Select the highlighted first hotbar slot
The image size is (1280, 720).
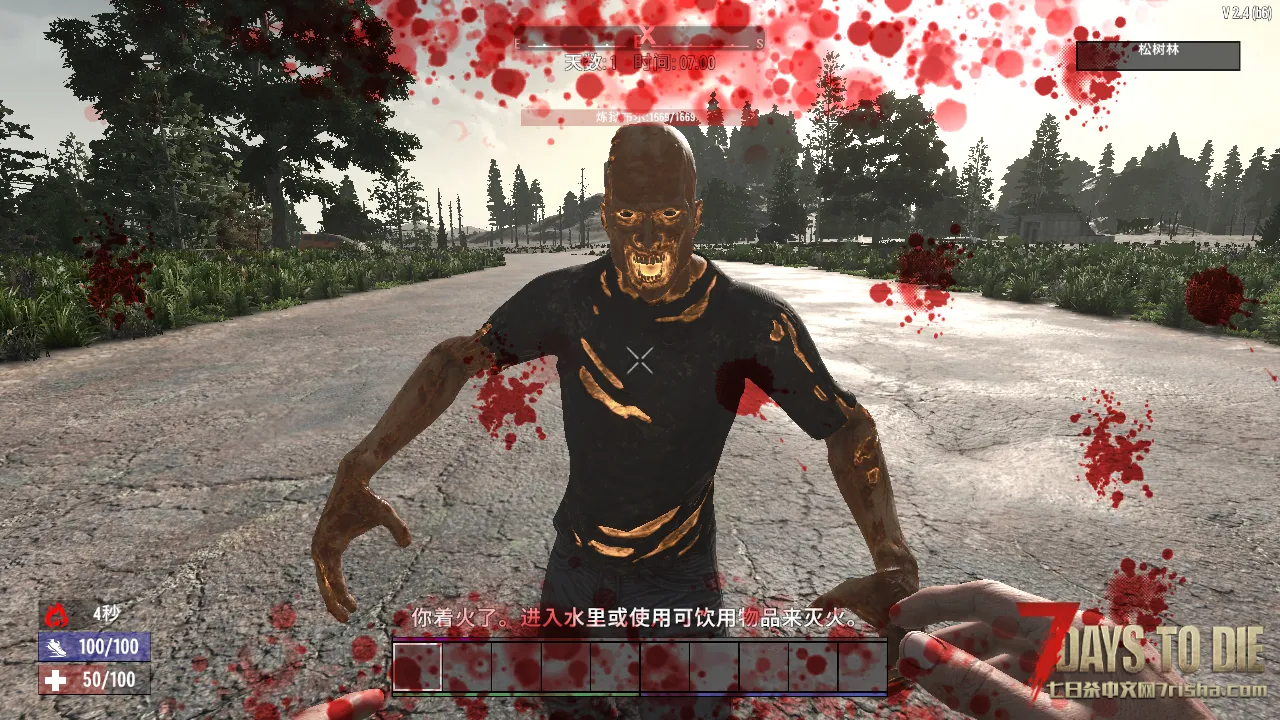pyautogui.click(x=417, y=666)
